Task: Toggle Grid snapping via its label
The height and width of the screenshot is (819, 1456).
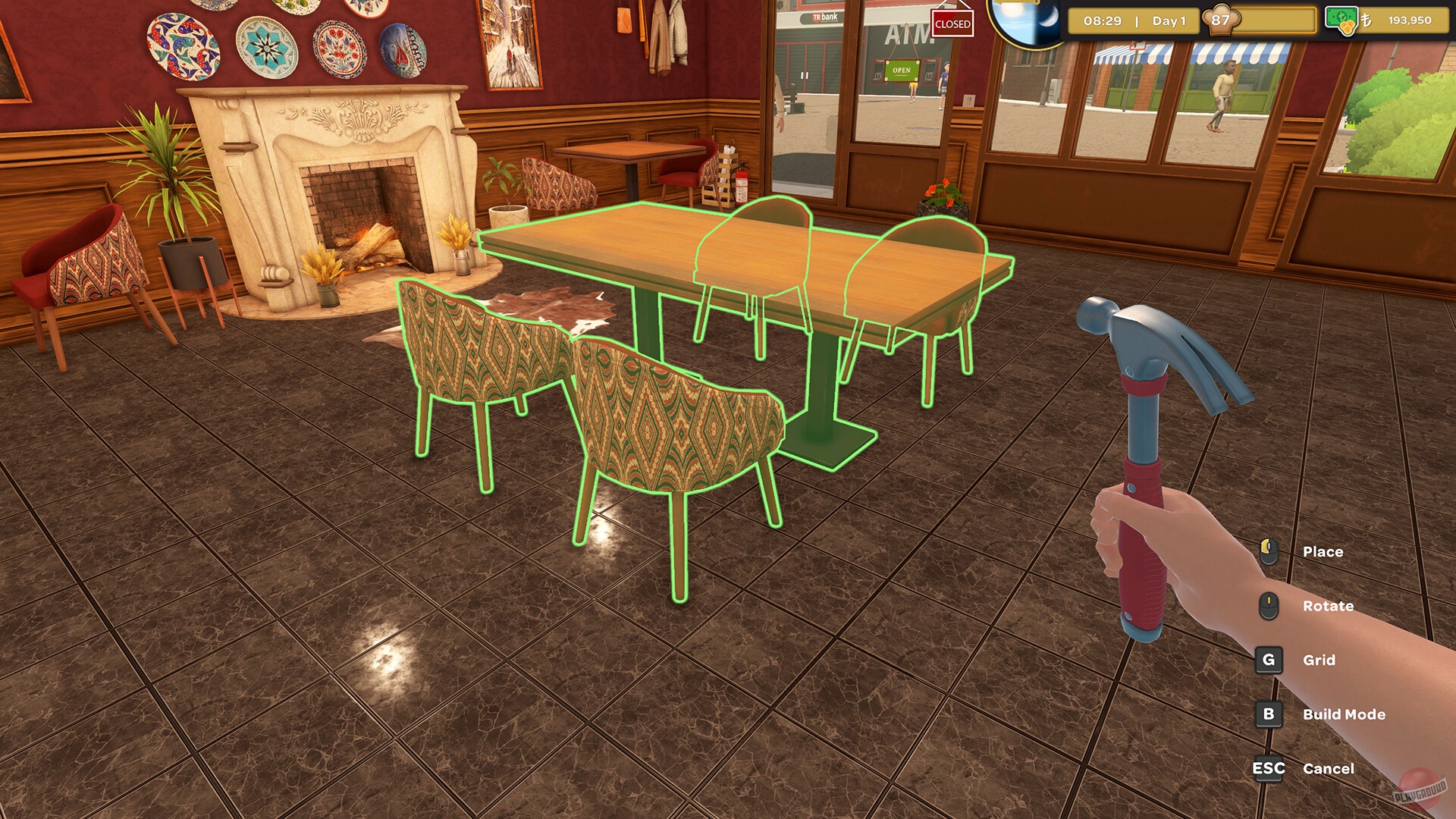Action: click(x=1320, y=660)
